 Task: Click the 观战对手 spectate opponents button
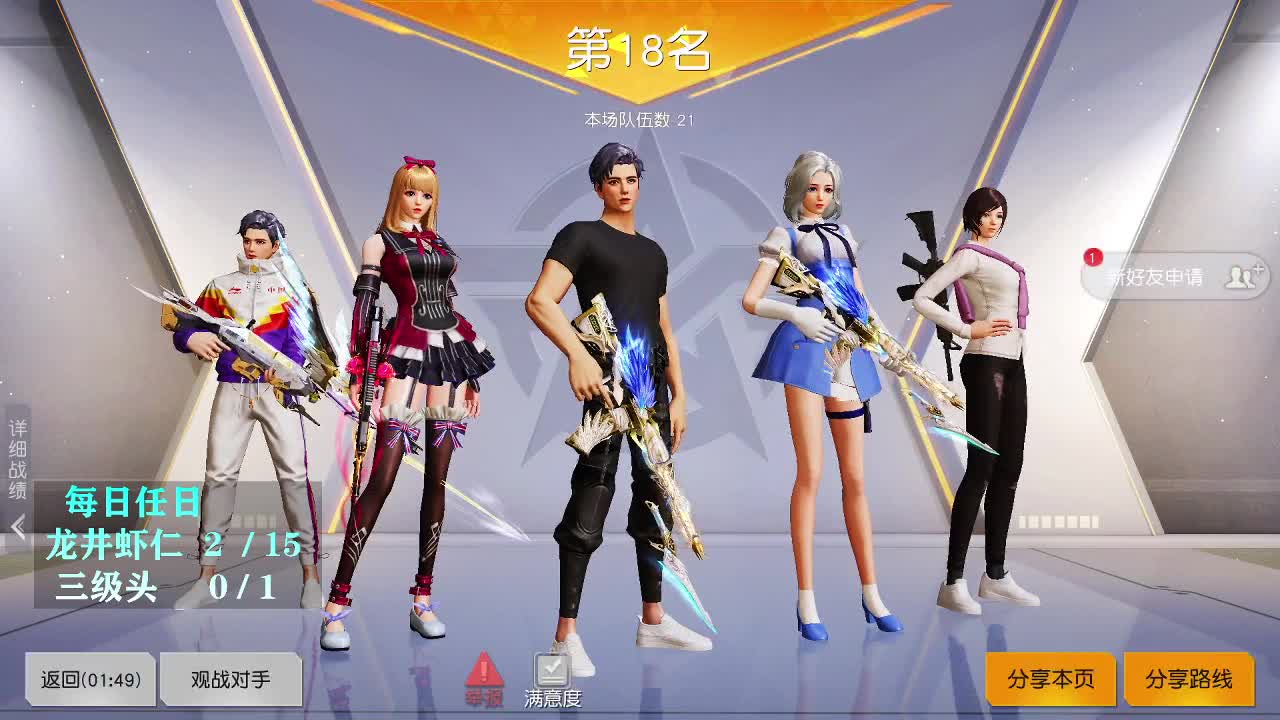click(x=232, y=679)
